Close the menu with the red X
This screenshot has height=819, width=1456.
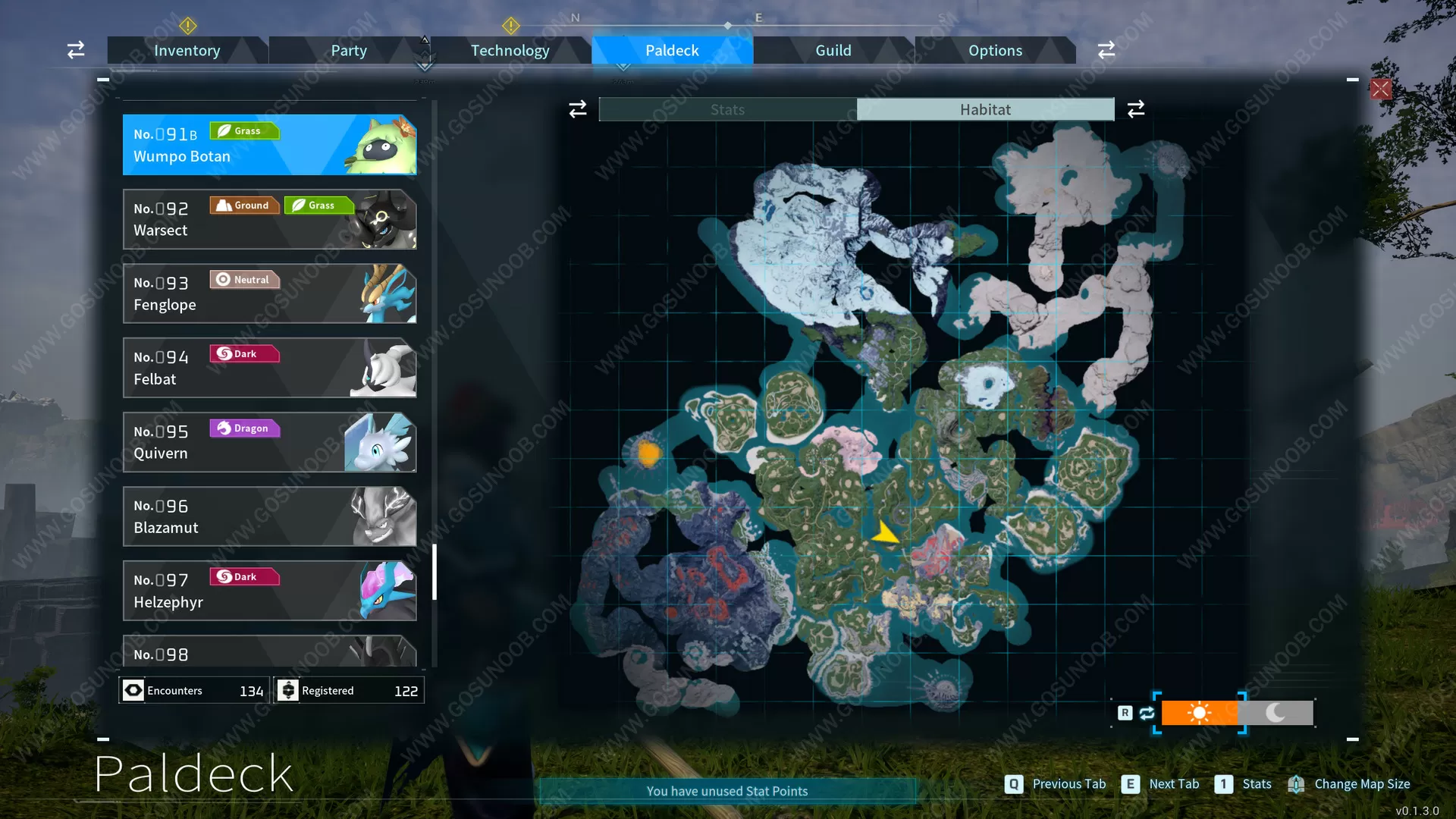coord(1380,89)
